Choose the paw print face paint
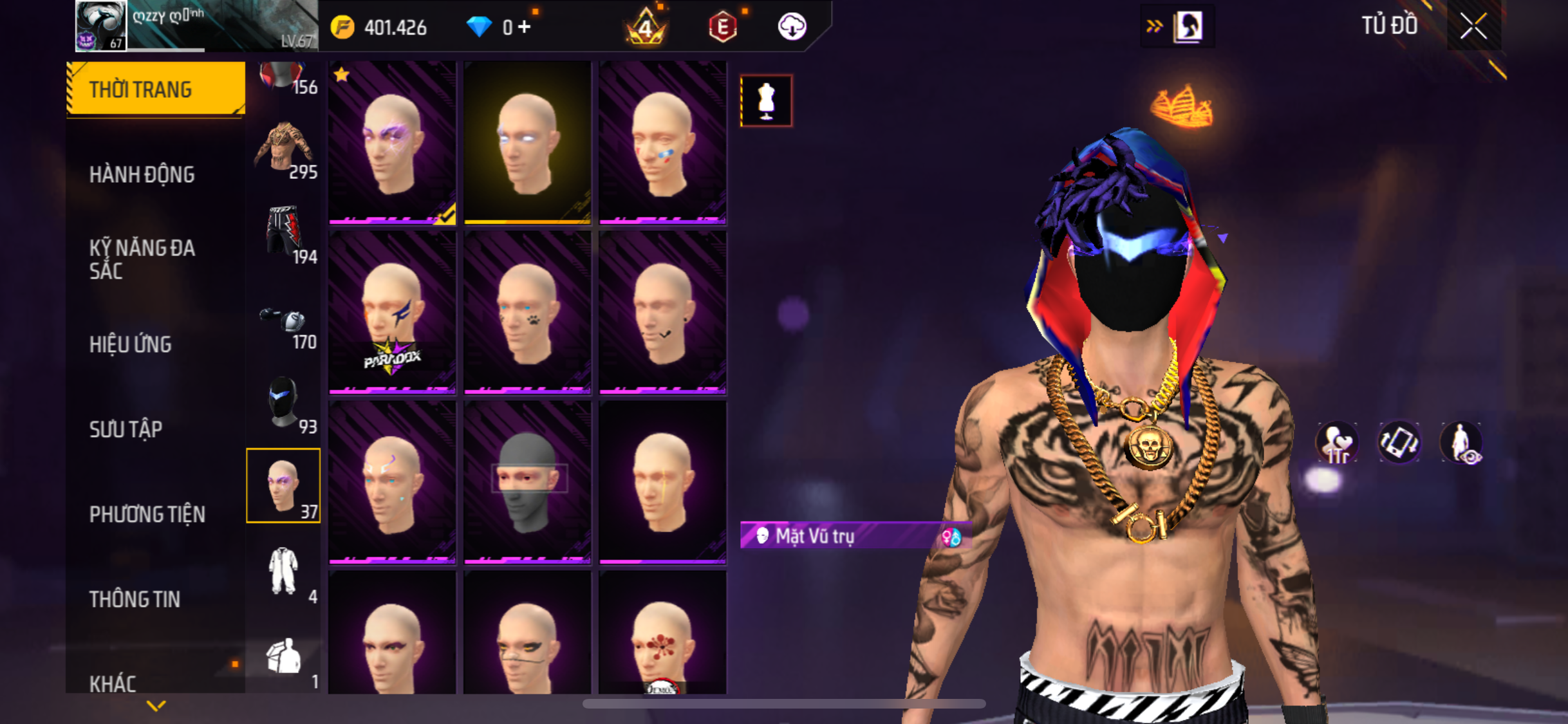Image resolution: width=1568 pixels, height=724 pixels. pyautogui.click(x=527, y=313)
